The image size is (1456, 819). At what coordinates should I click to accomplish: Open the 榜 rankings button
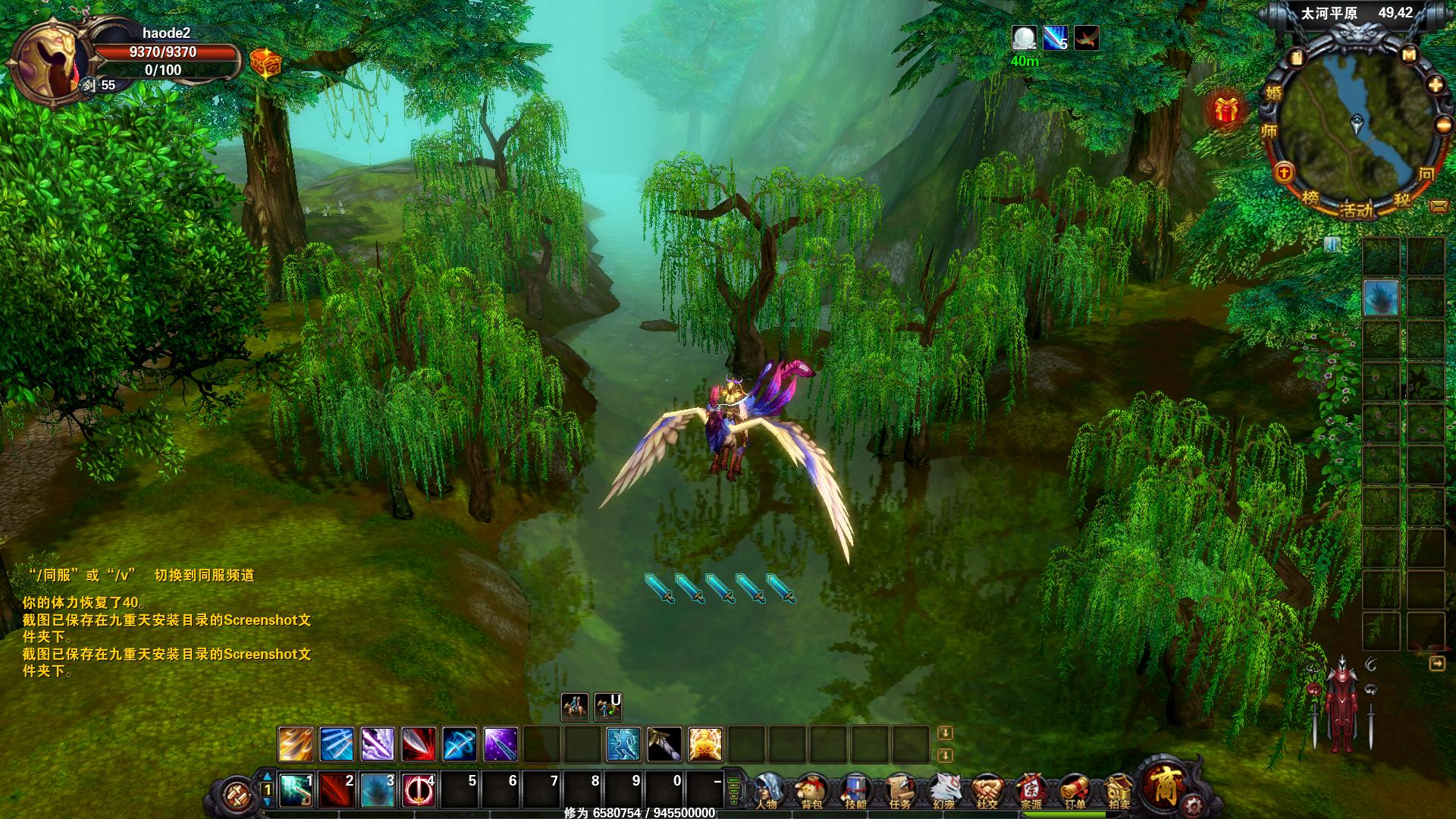click(1310, 198)
